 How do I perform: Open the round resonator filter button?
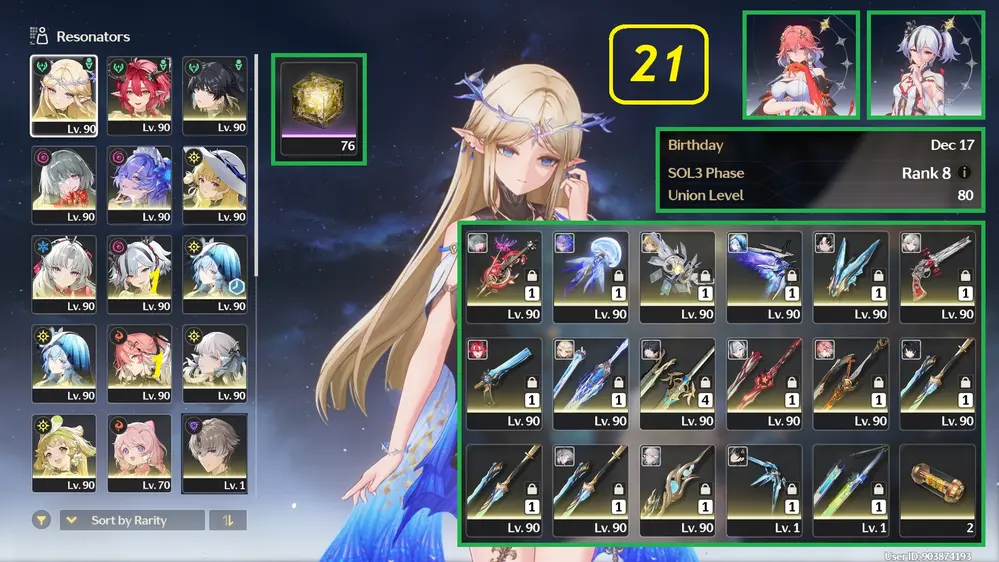[42, 520]
